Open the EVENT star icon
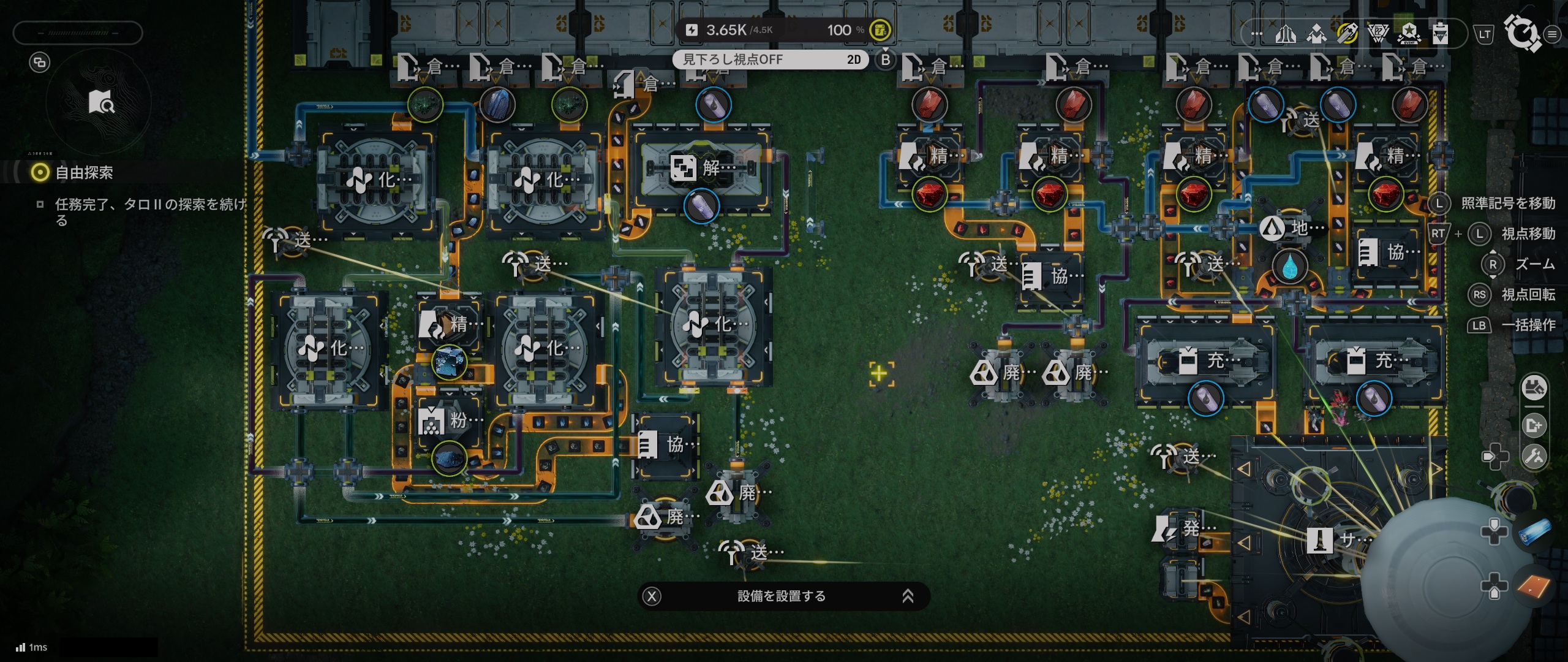Image resolution: width=1568 pixels, height=662 pixels. (x=1409, y=34)
